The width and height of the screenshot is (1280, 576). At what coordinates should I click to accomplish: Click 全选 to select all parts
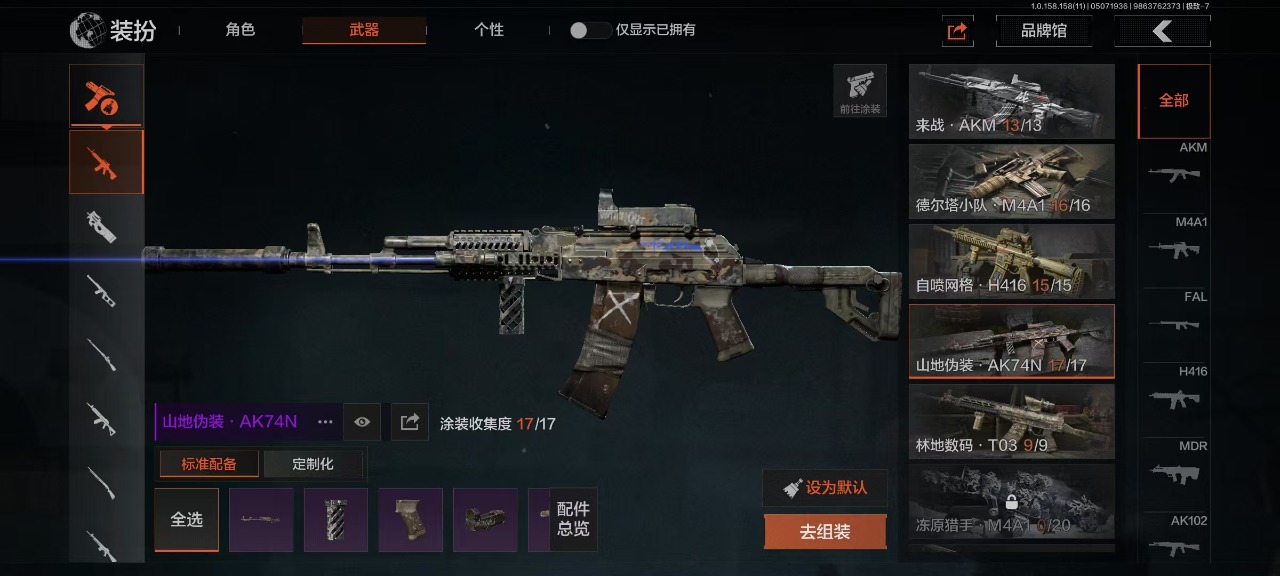click(186, 519)
